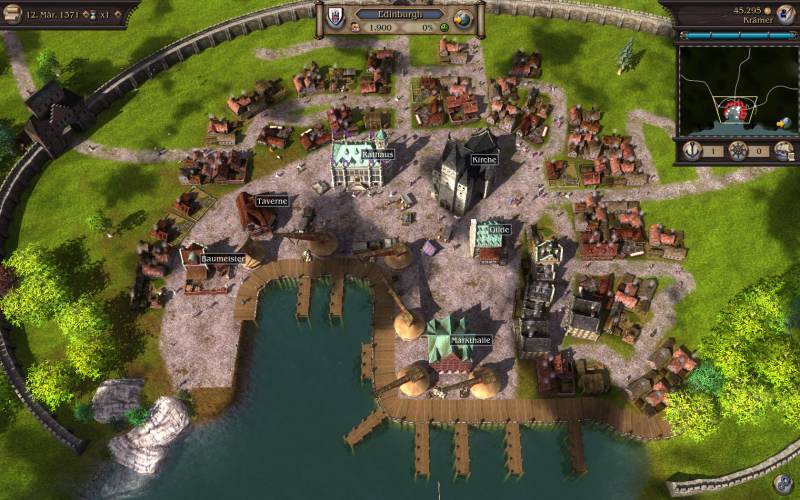Enter the Rathaus building label
This screenshot has width=800, height=500.
point(377,155)
